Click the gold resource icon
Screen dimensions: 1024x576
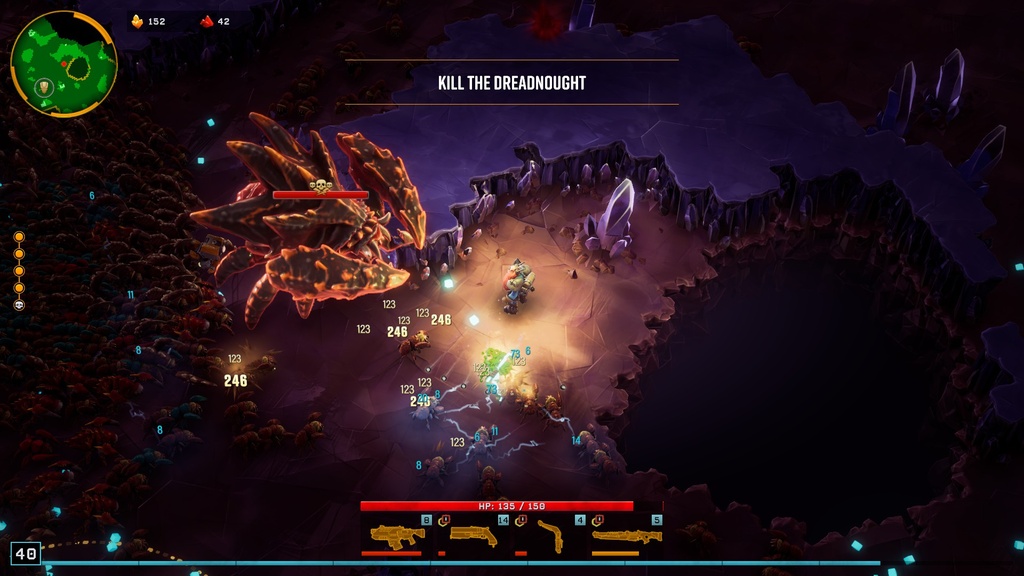click(137, 21)
